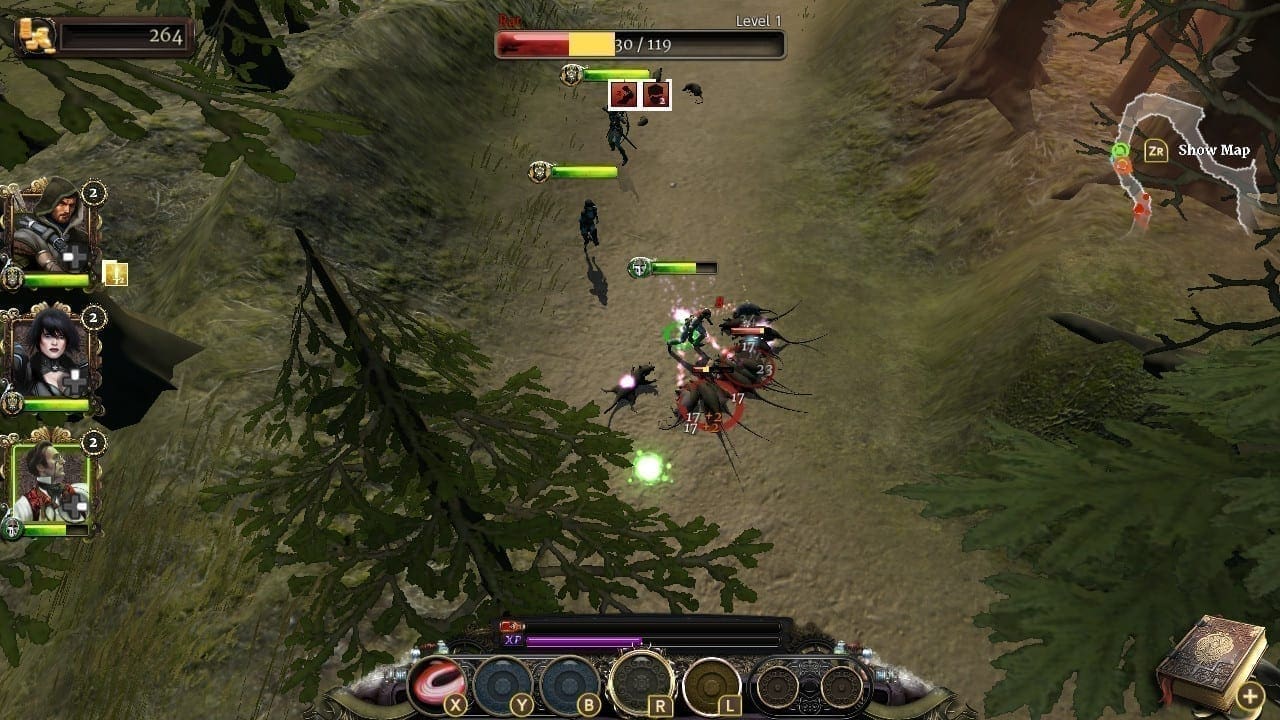Click the gold coins stack icon
The image size is (1280, 720).
click(36, 35)
